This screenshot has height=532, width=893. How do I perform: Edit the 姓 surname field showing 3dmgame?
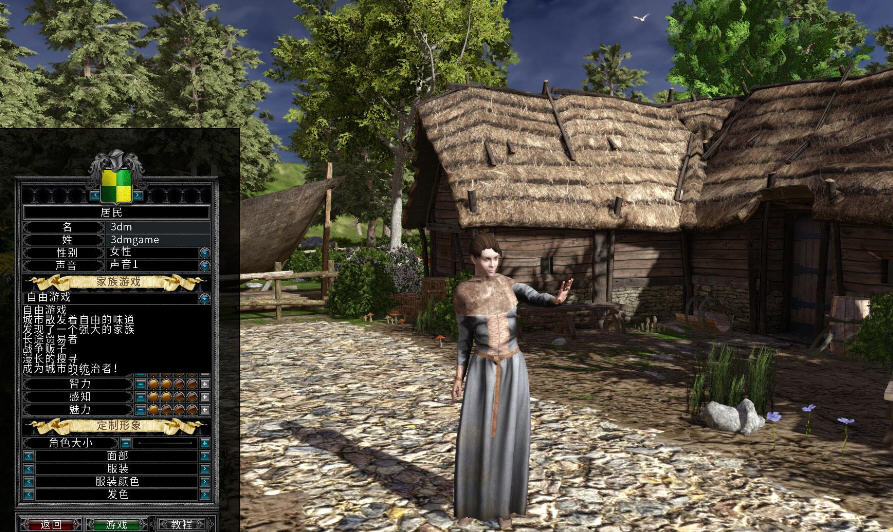click(x=153, y=240)
